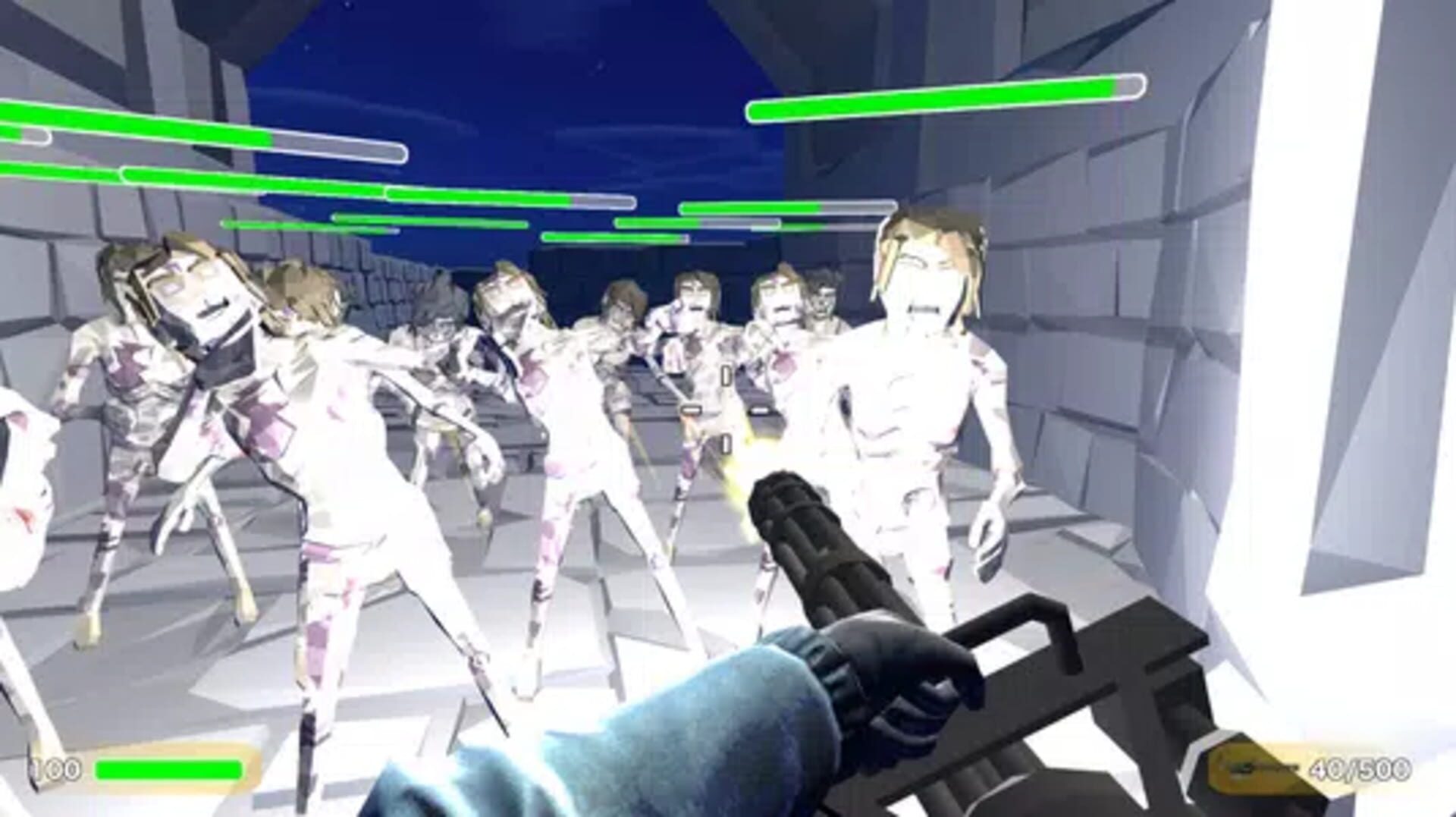
Task: Click the crosshair at screen center
Action: coord(724,410)
